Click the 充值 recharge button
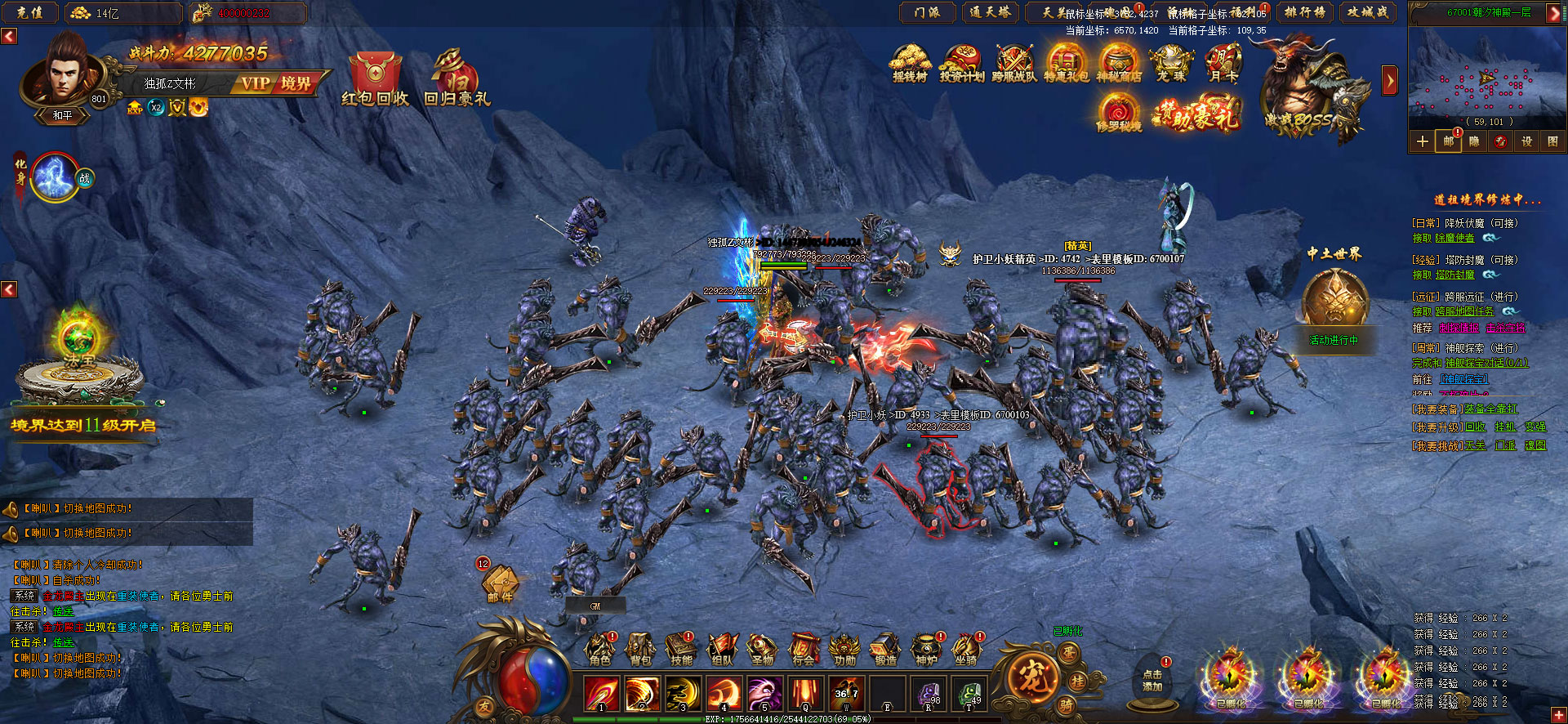The width and height of the screenshot is (1568, 724). point(30,12)
